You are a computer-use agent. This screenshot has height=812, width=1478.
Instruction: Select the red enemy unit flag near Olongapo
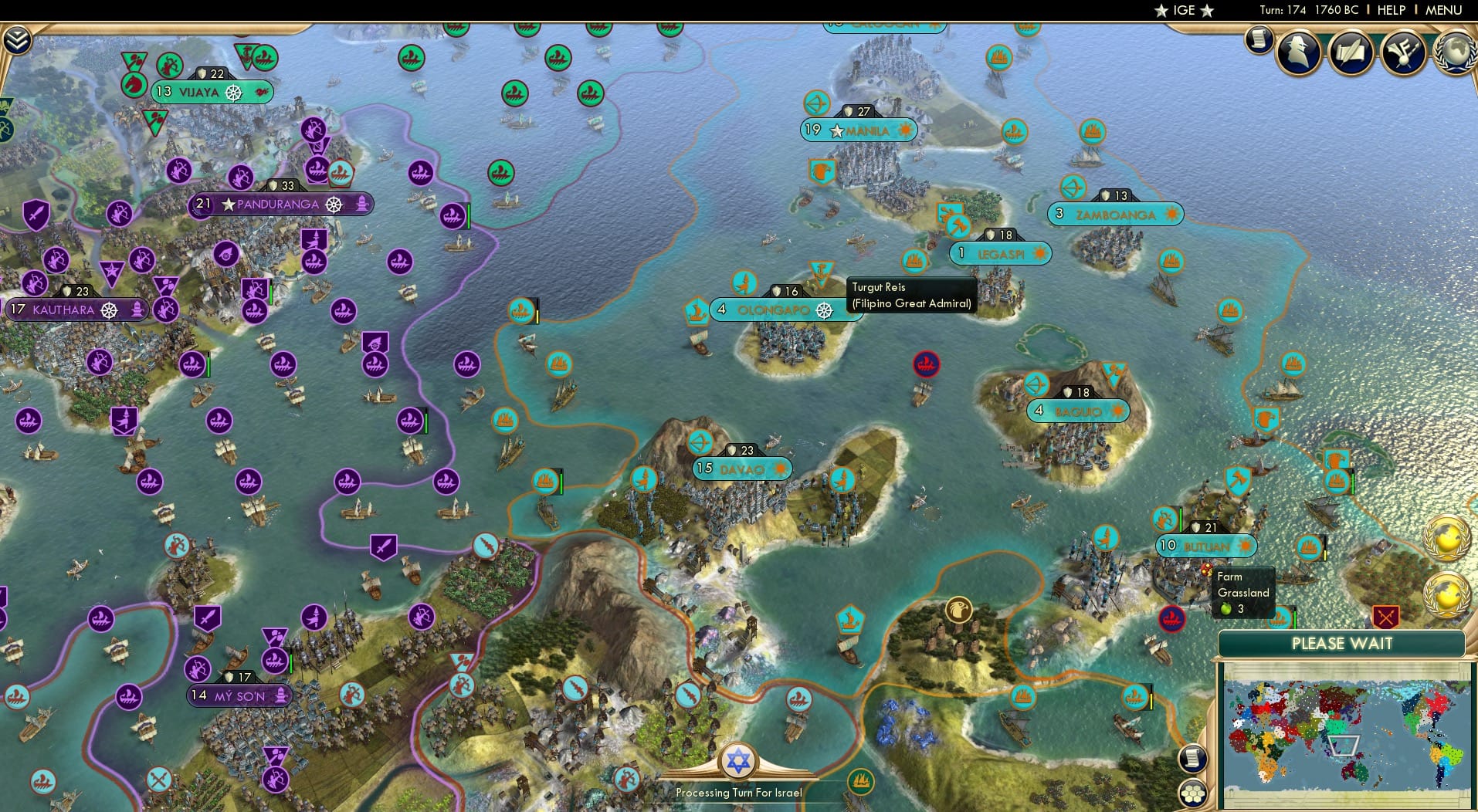click(926, 365)
